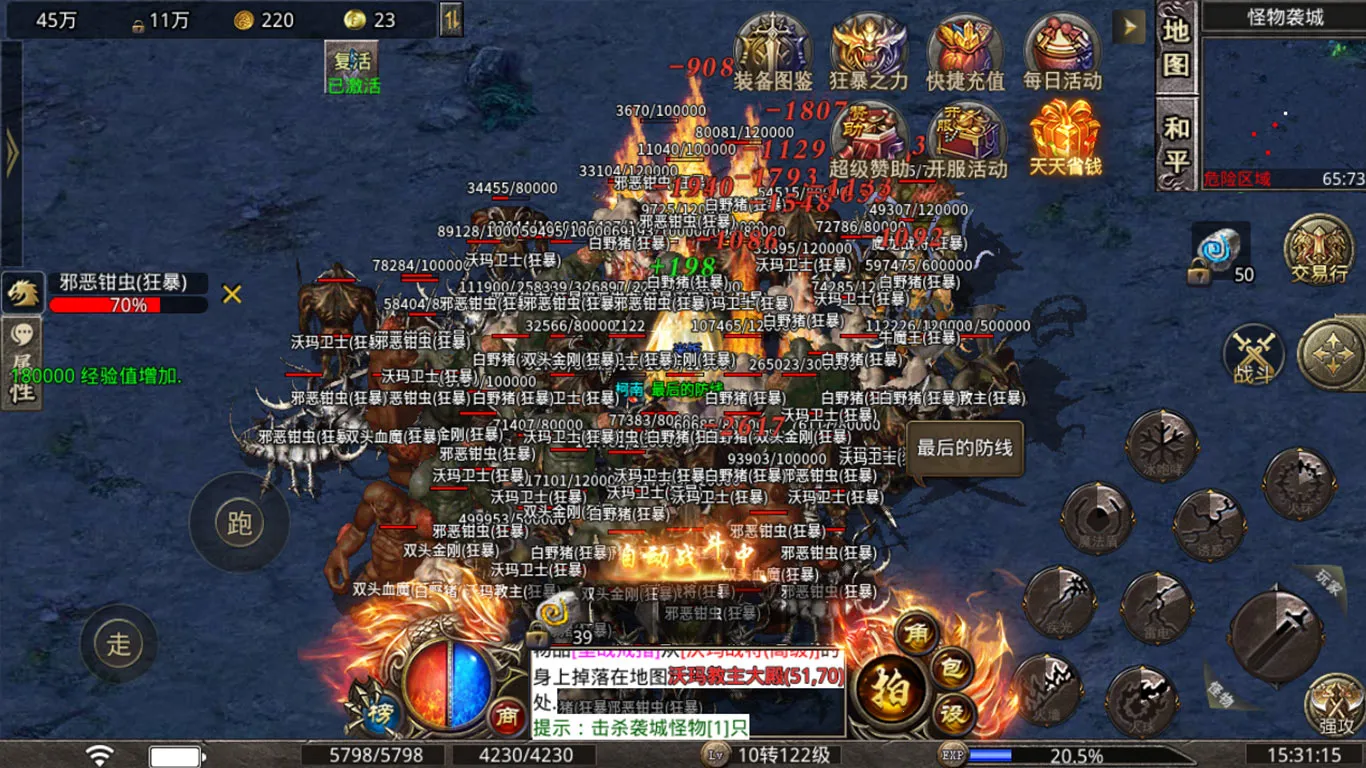Expand the left edge chevron panel
Screen dimensions: 1366x768
(12, 152)
